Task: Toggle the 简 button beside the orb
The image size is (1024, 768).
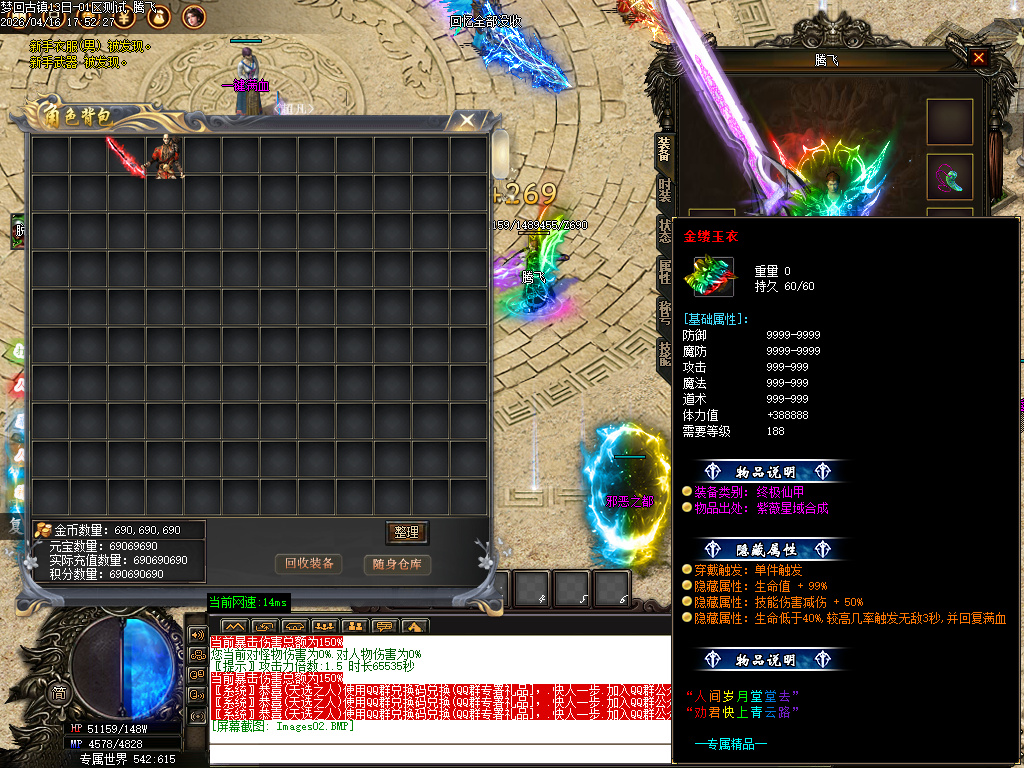Action: [59, 694]
